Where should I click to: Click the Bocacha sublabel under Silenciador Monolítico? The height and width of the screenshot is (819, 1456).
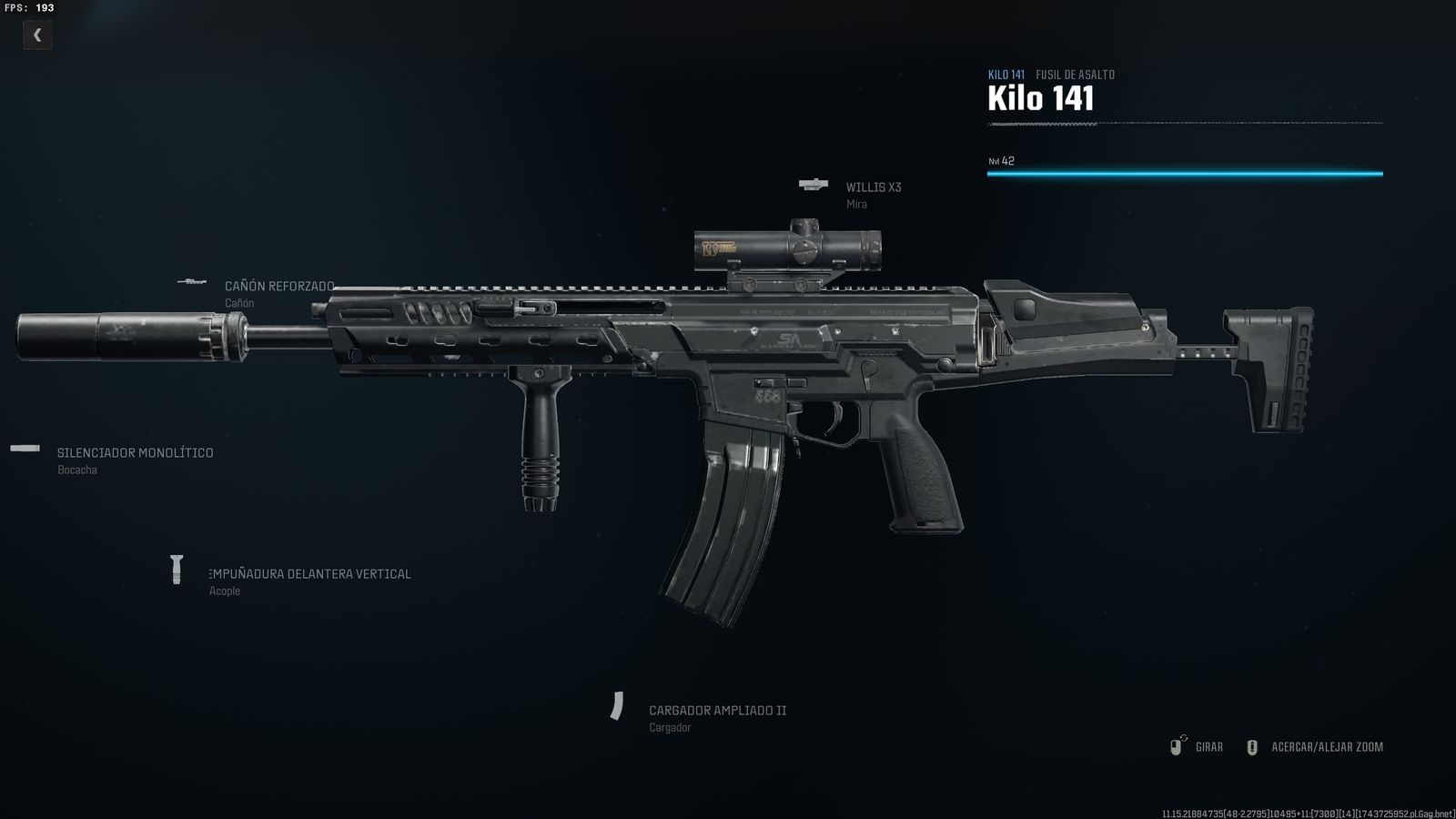click(x=76, y=470)
